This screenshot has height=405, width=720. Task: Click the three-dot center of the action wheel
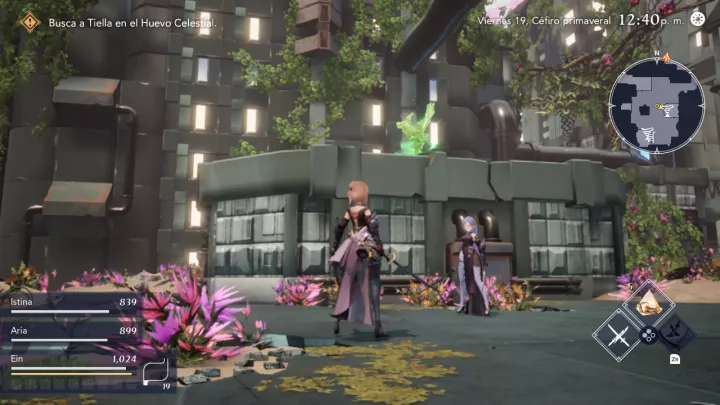647,335
